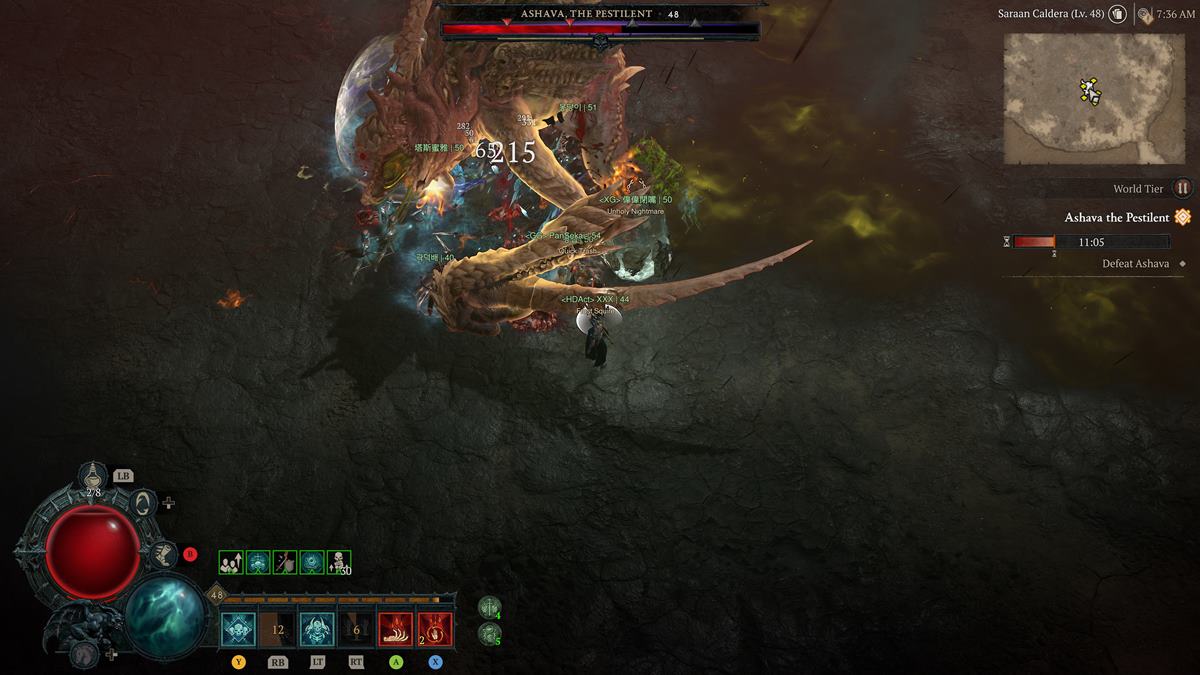Select the skill slot on cooldown showing 12
Image resolution: width=1200 pixels, height=675 pixels.
point(278,630)
